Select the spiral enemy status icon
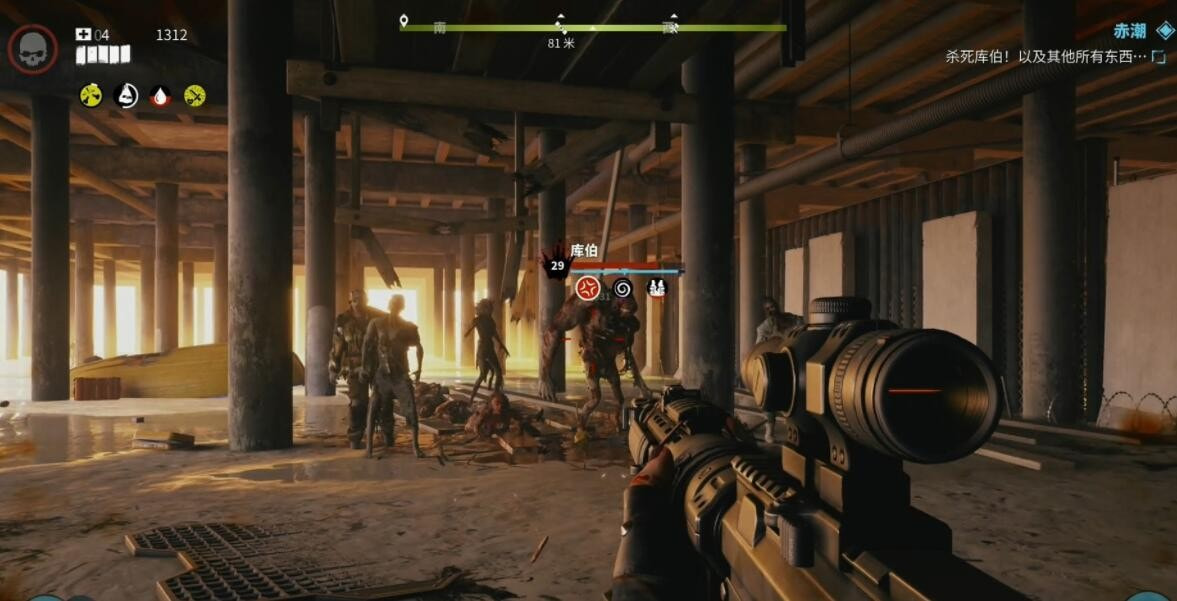The width and height of the screenshot is (1177, 601). pyautogui.click(x=622, y=289)
